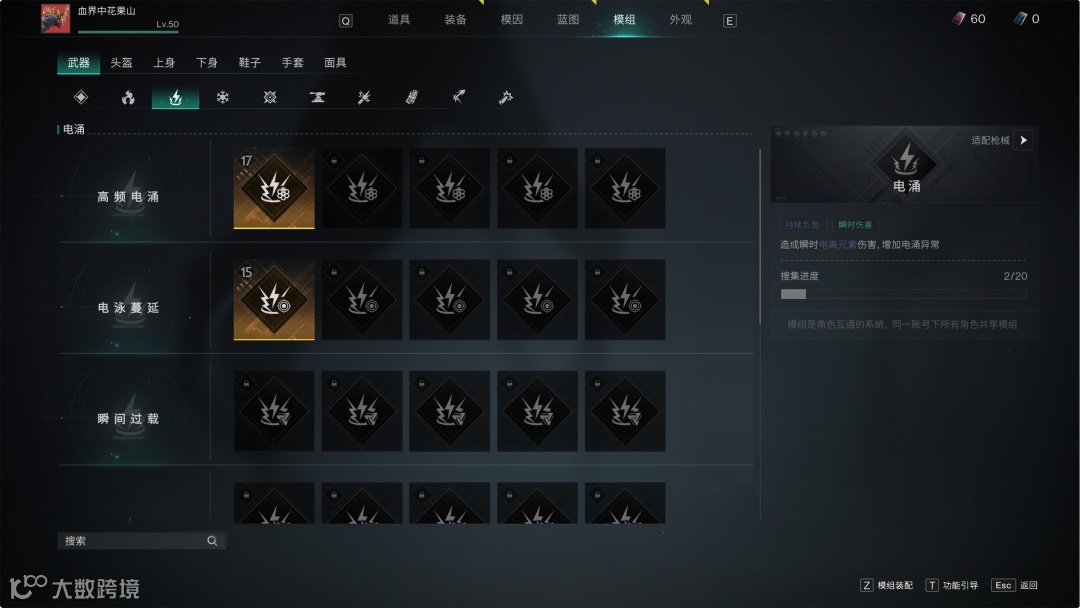
Task: Open the 模因 (Meme) tab
Action: coord(511,20)
